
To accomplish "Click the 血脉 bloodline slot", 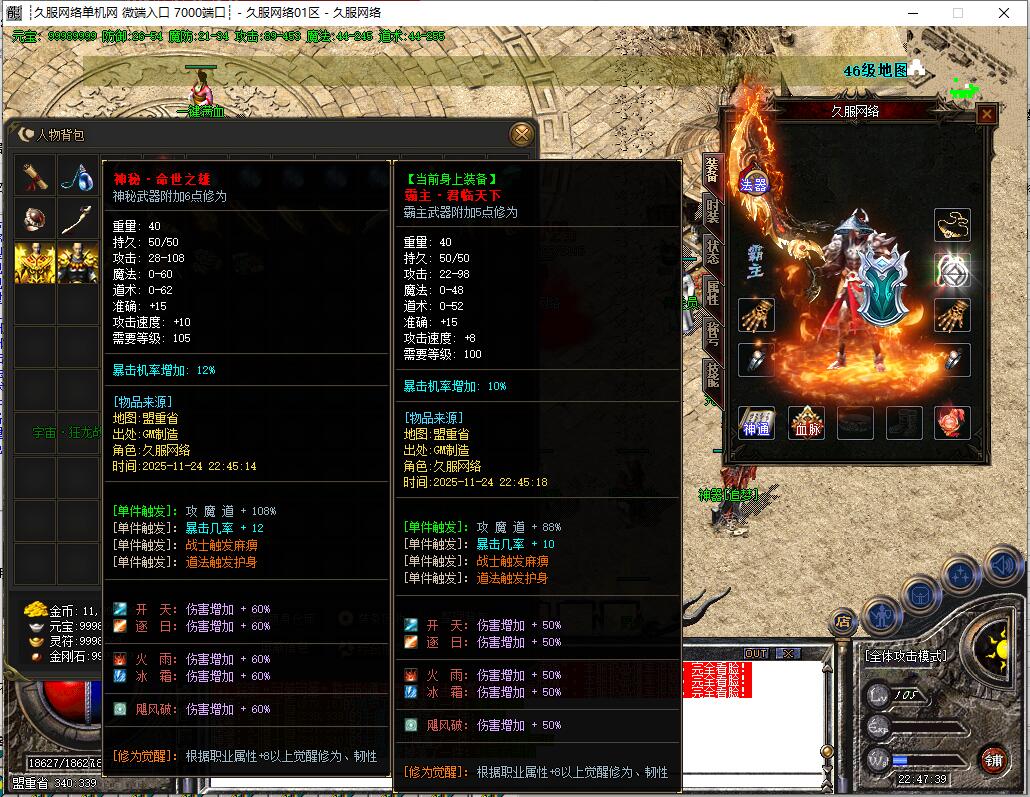I will 806,423.
